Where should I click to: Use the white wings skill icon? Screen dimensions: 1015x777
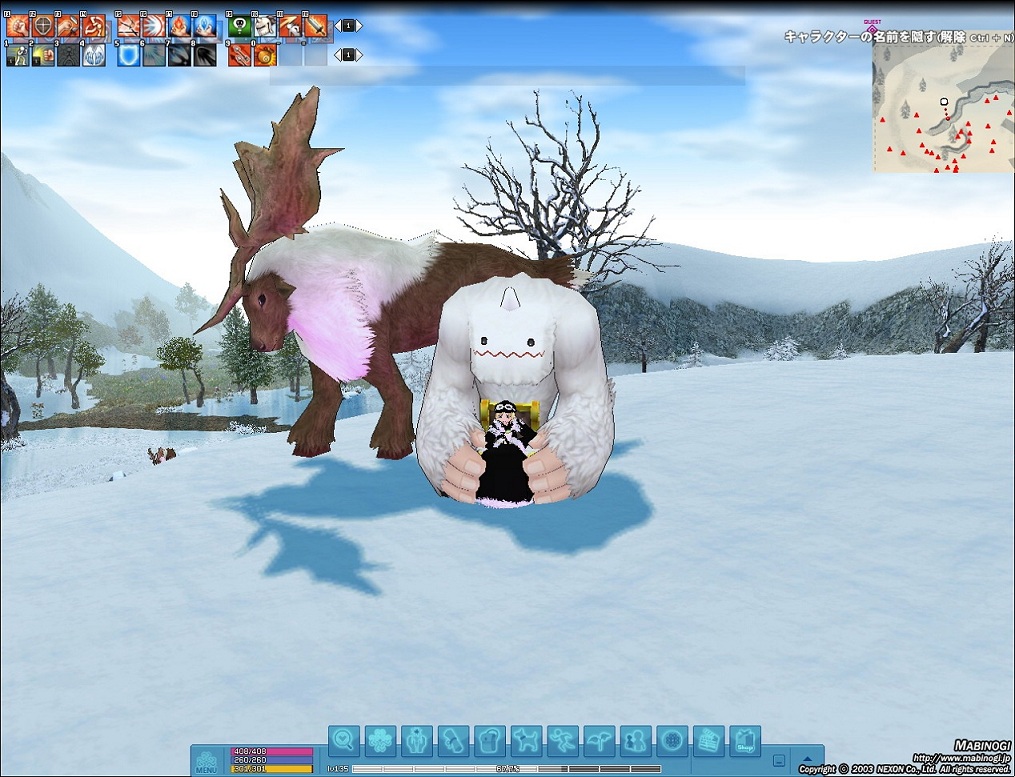click(x=93, y=55)
